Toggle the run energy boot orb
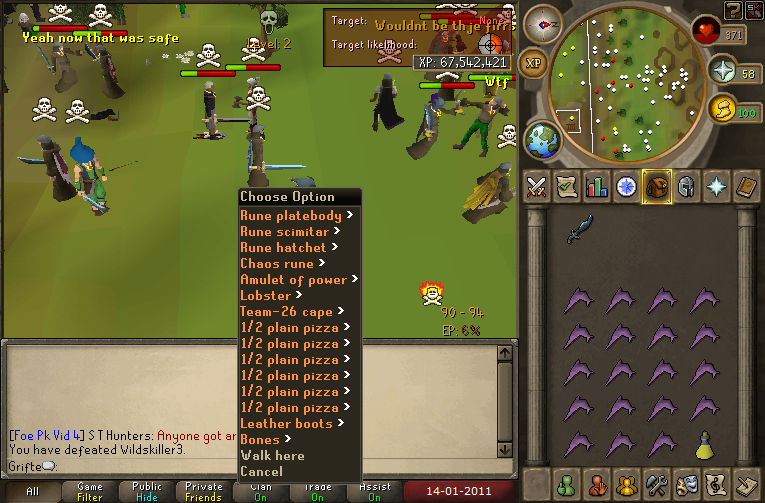 [720, 108]
